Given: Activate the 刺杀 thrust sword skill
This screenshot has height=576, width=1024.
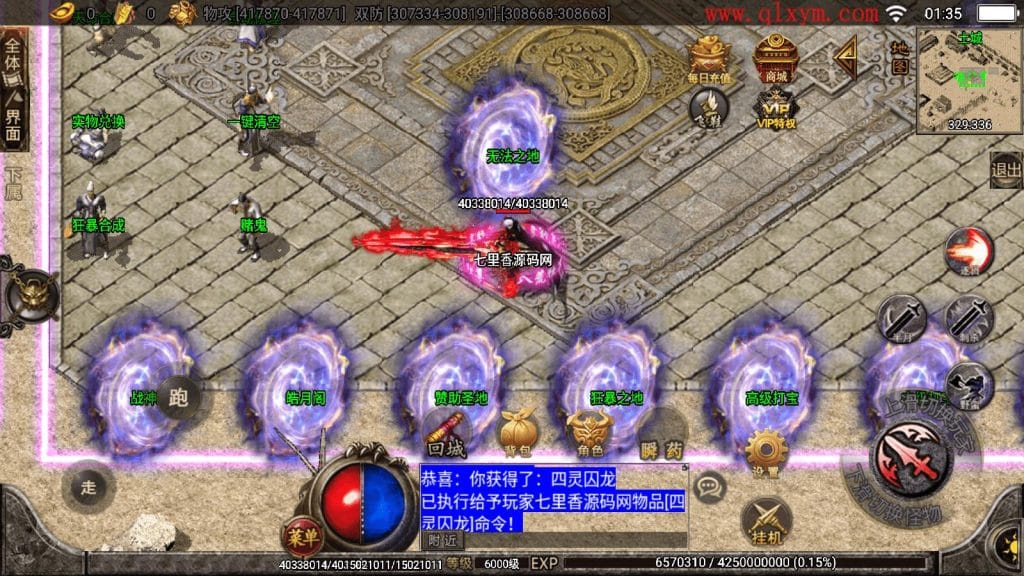Looking at the screenshot, I should 969,318.
